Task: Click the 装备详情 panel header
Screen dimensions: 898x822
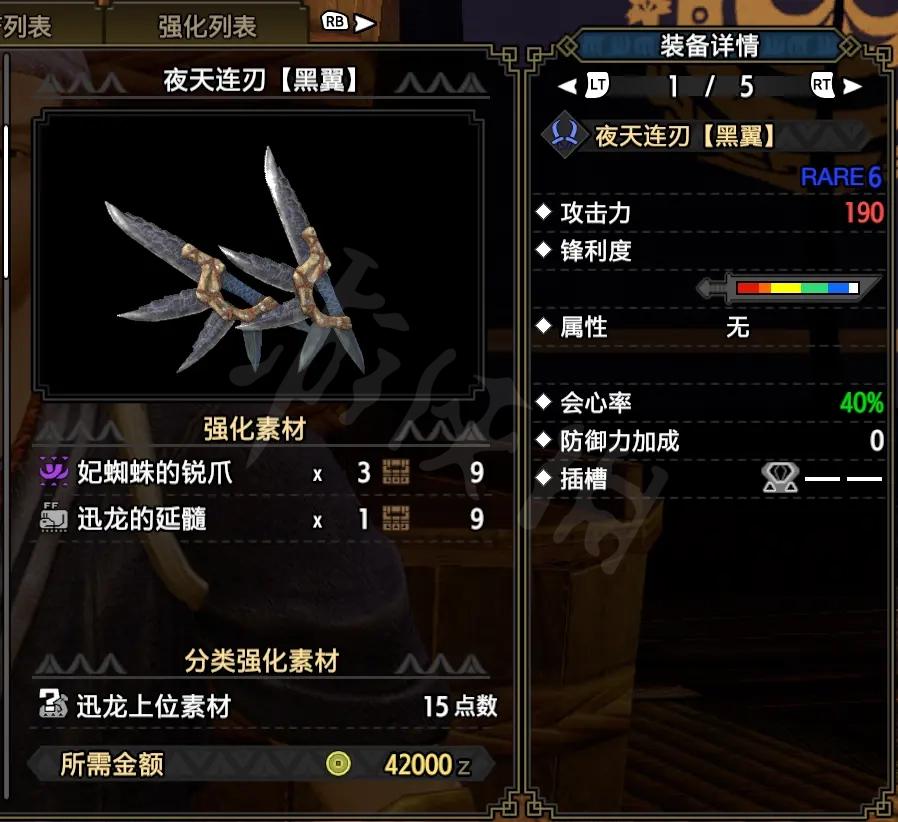Action: [709, 46]
